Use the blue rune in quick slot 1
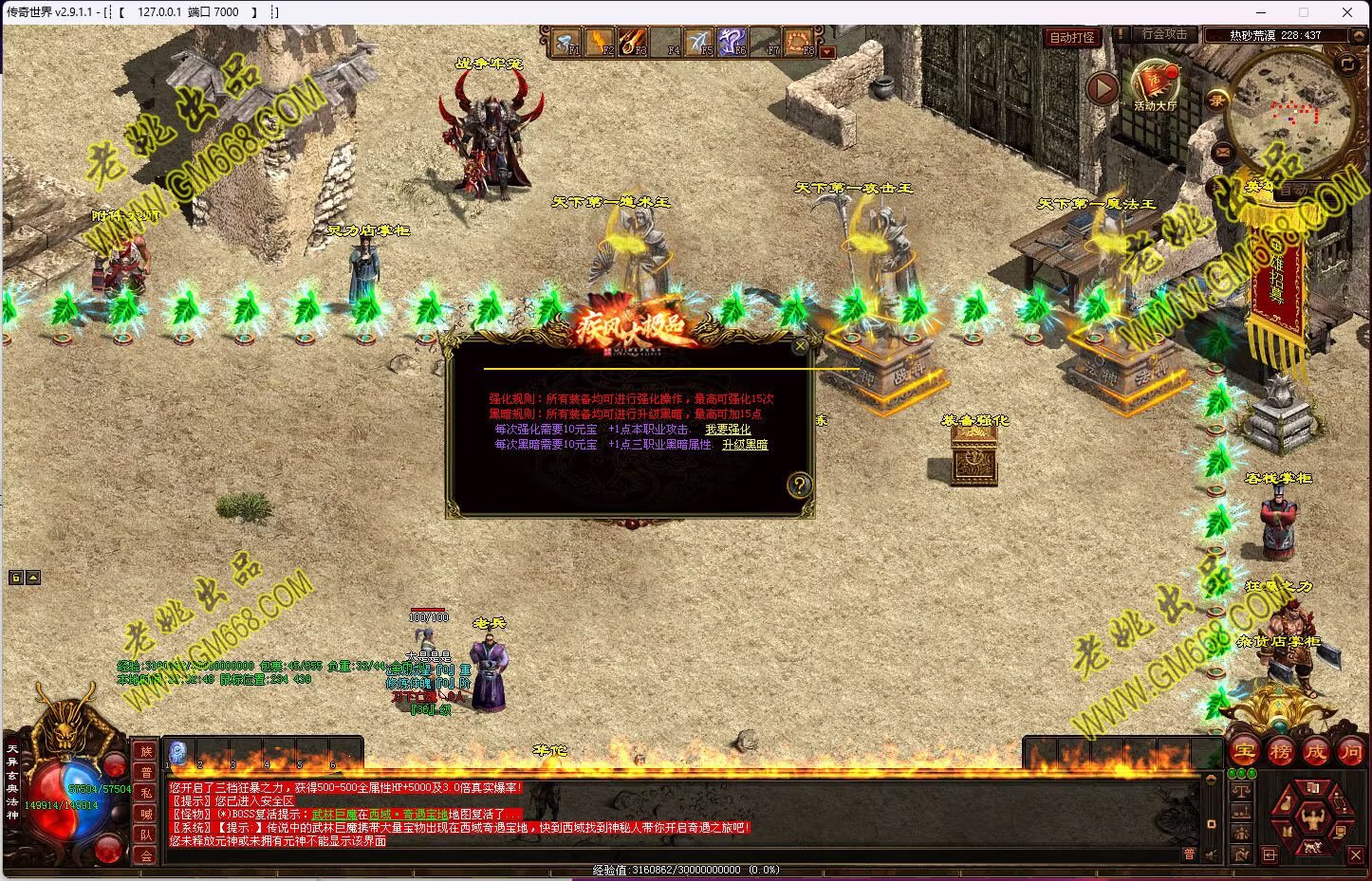 coord(177,754)
